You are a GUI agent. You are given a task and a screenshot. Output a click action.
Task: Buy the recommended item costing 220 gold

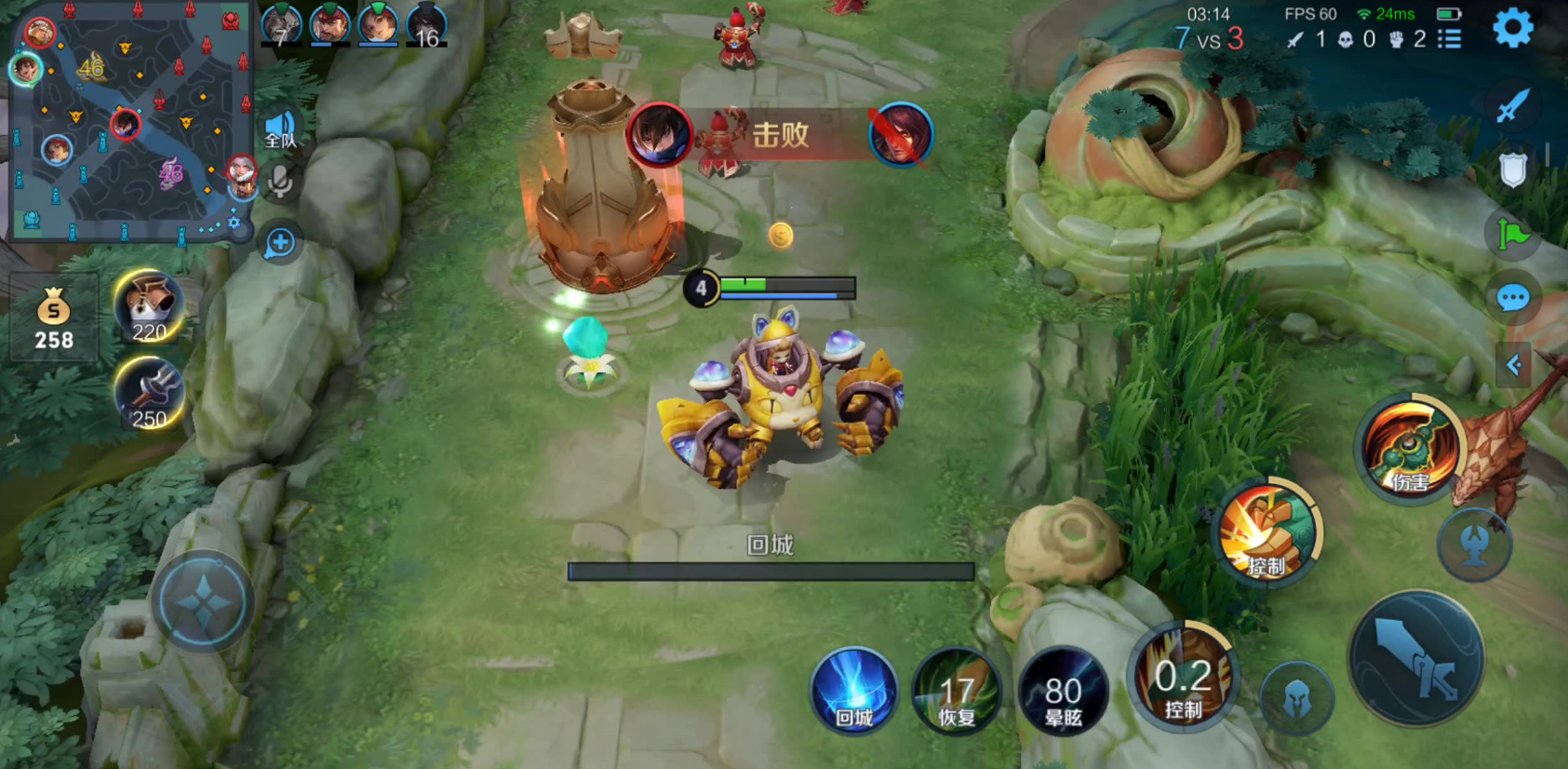click(x=149, y=307)
